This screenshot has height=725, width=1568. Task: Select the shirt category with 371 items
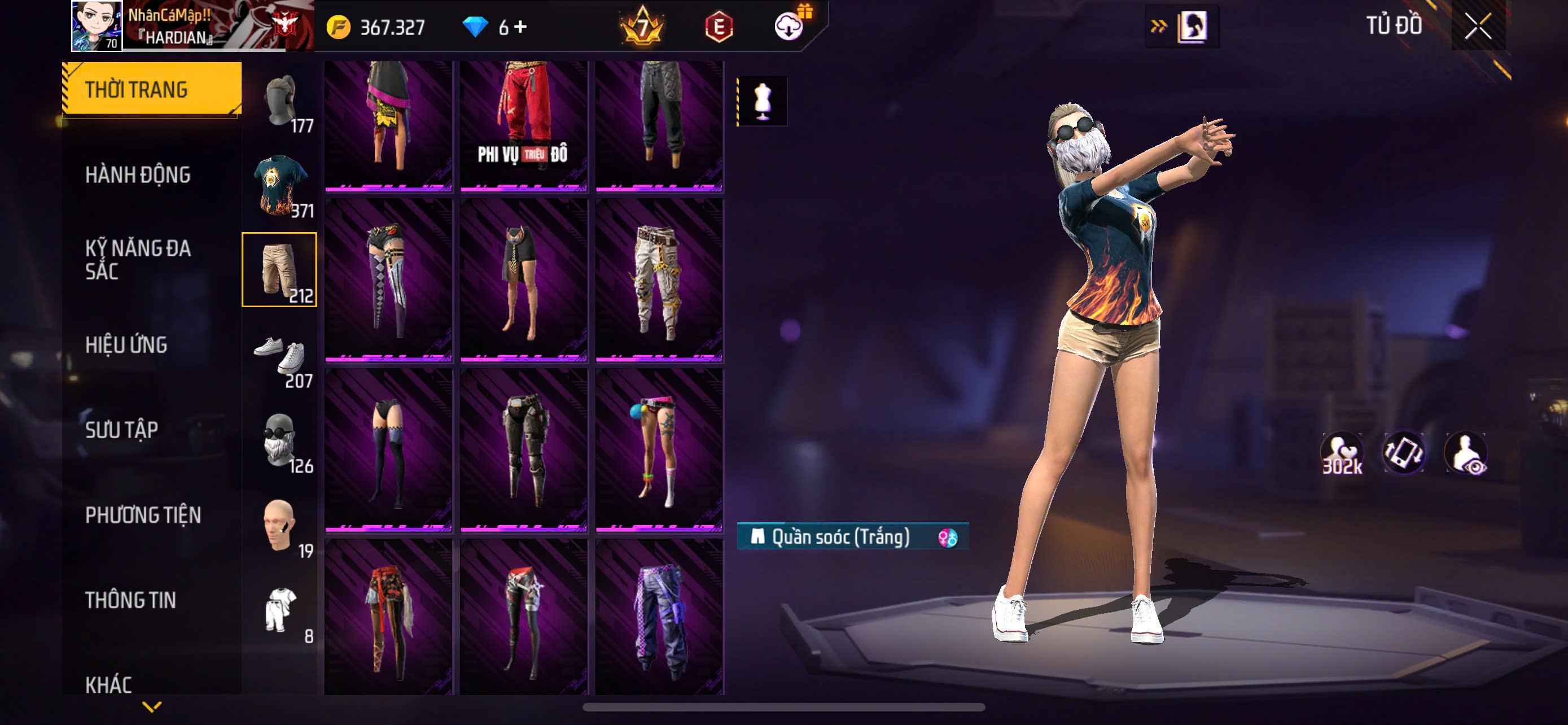pos(281,186)
